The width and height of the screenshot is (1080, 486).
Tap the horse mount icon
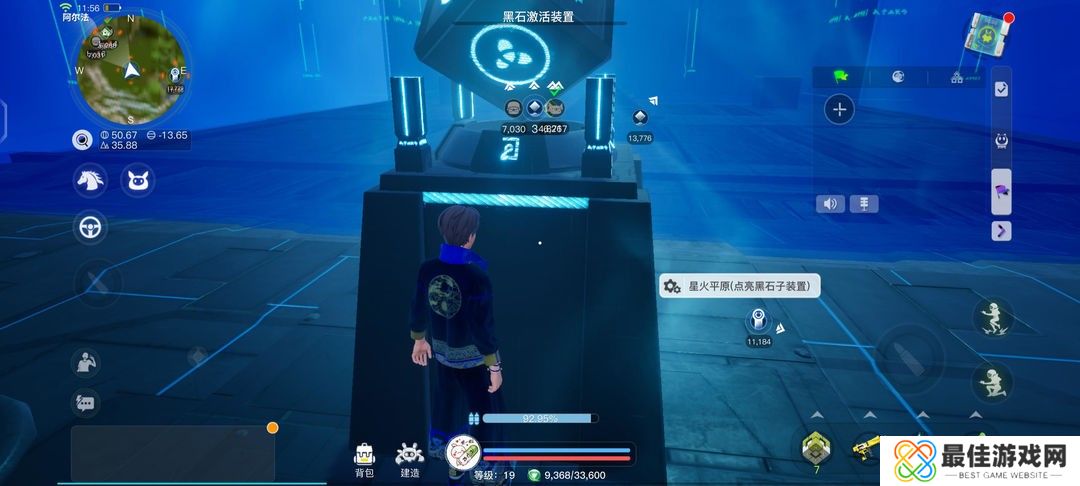pos(91,181)
